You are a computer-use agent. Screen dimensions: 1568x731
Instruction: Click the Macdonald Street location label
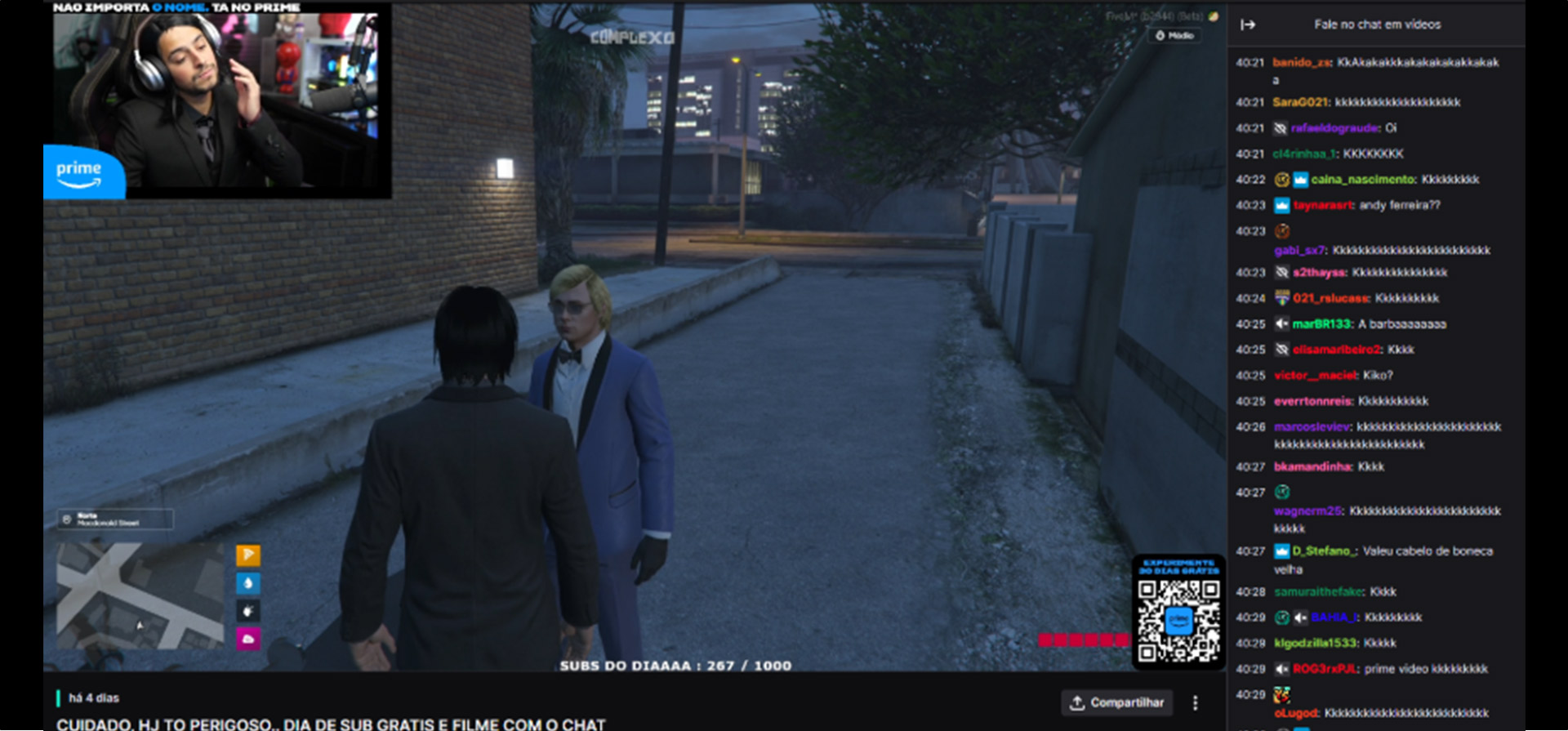(x=115, y=519)
